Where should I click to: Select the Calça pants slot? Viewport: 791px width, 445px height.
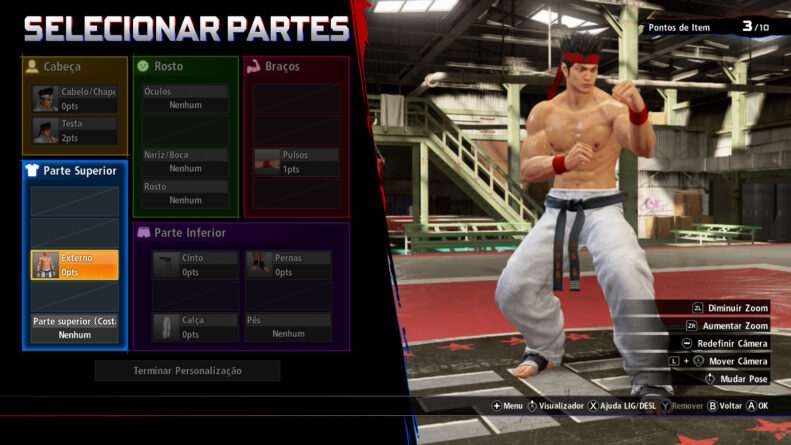195,327
